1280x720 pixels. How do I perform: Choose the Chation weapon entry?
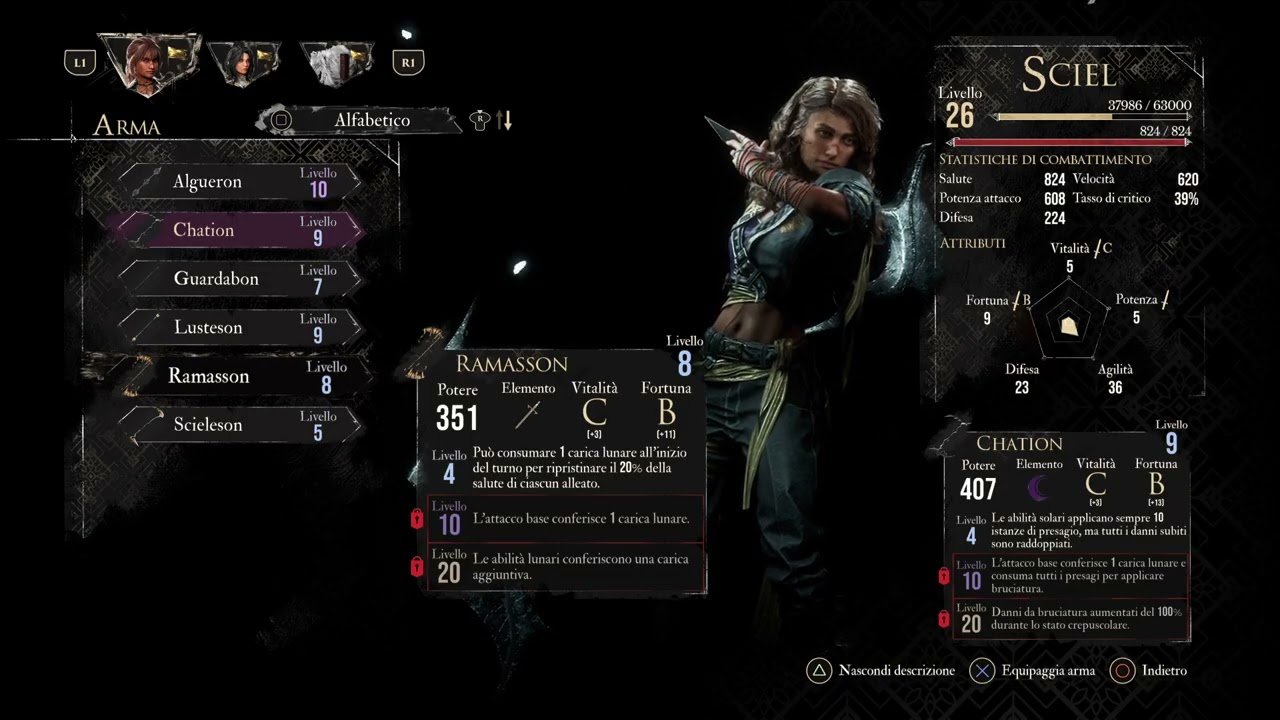coord(238,230)
